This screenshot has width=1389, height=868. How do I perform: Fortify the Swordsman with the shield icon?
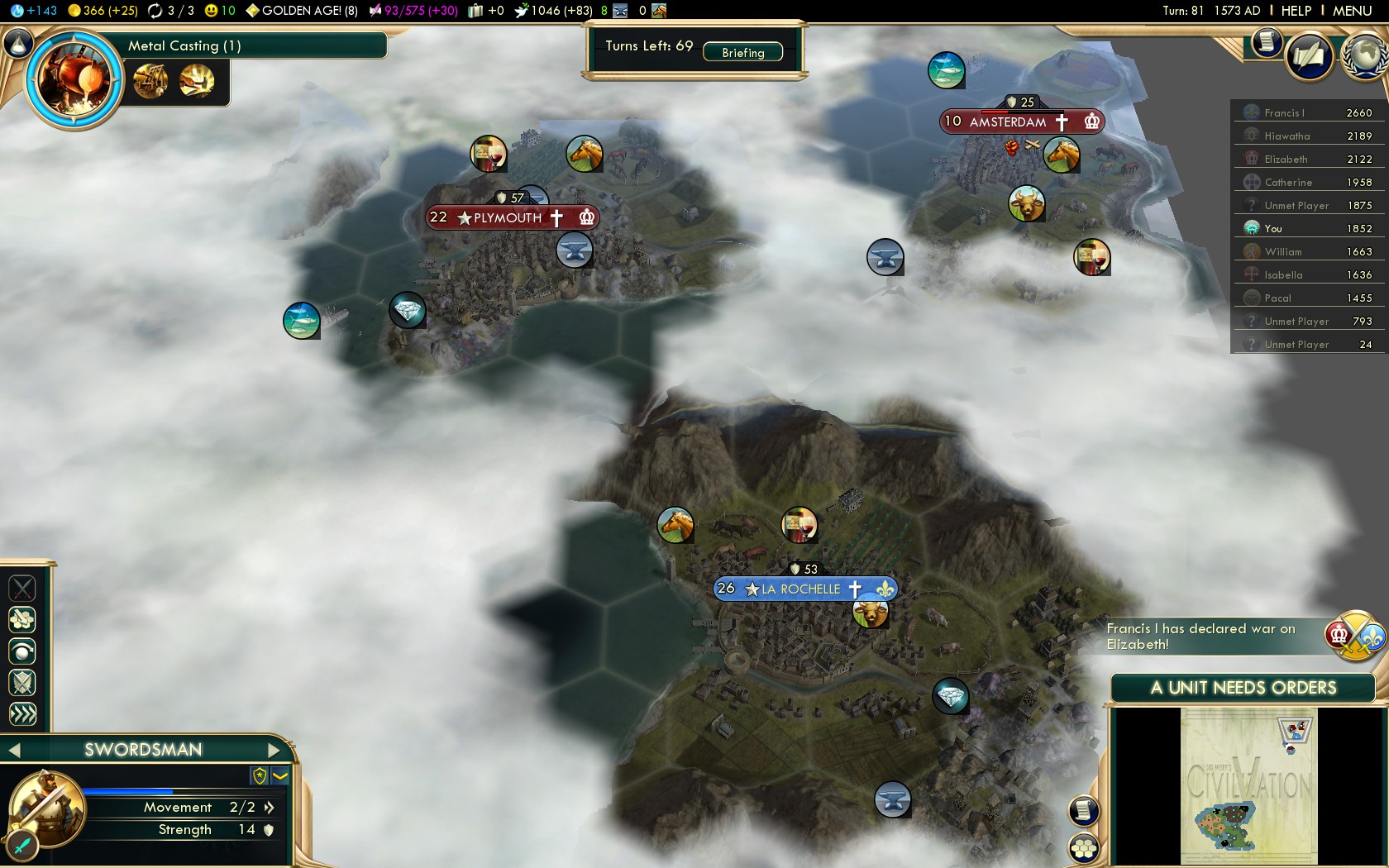point(22,683)
